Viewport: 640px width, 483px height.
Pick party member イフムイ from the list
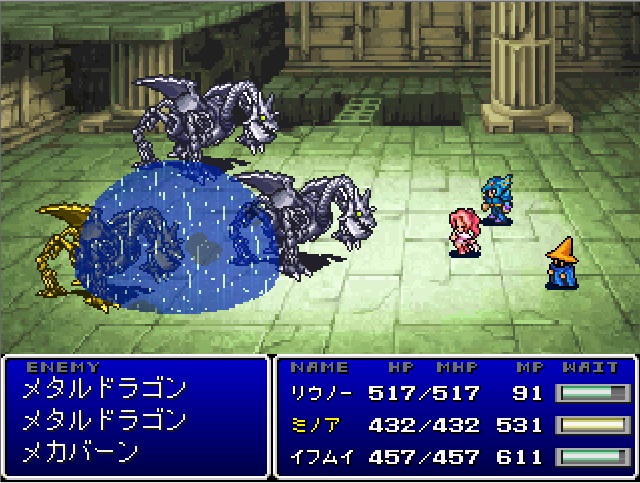point(316,456)
